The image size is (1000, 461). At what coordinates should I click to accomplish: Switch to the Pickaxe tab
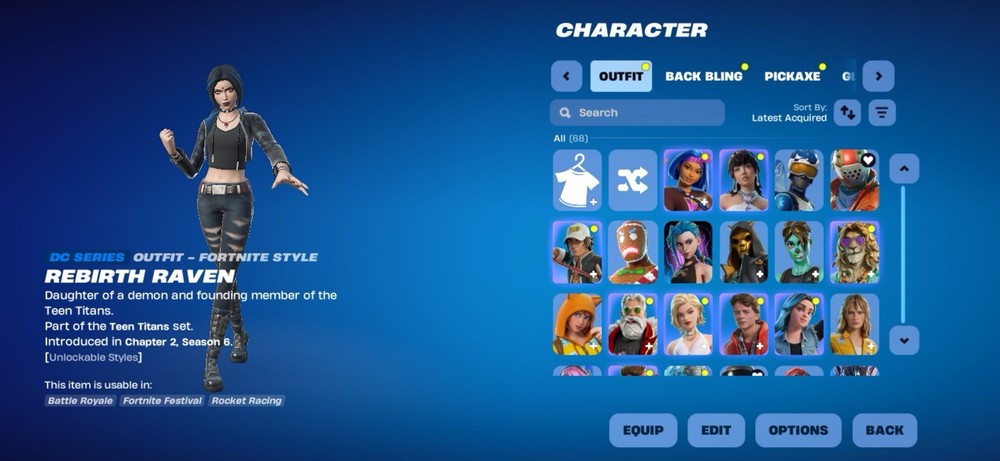point(792,76)
